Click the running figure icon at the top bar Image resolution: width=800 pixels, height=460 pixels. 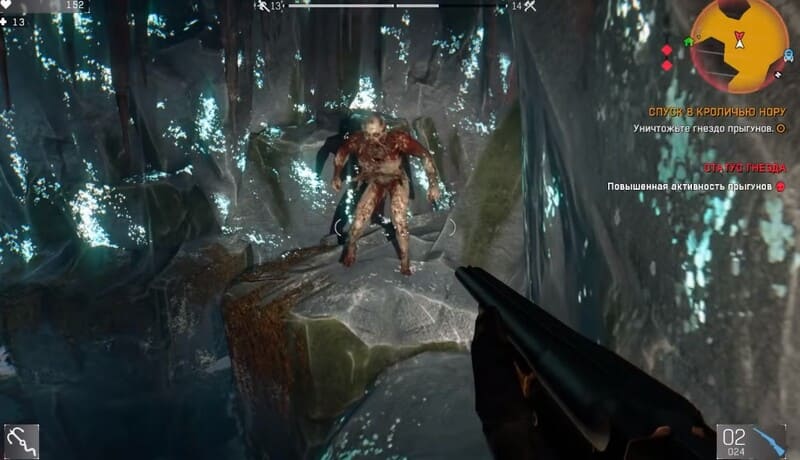(262, 6)
